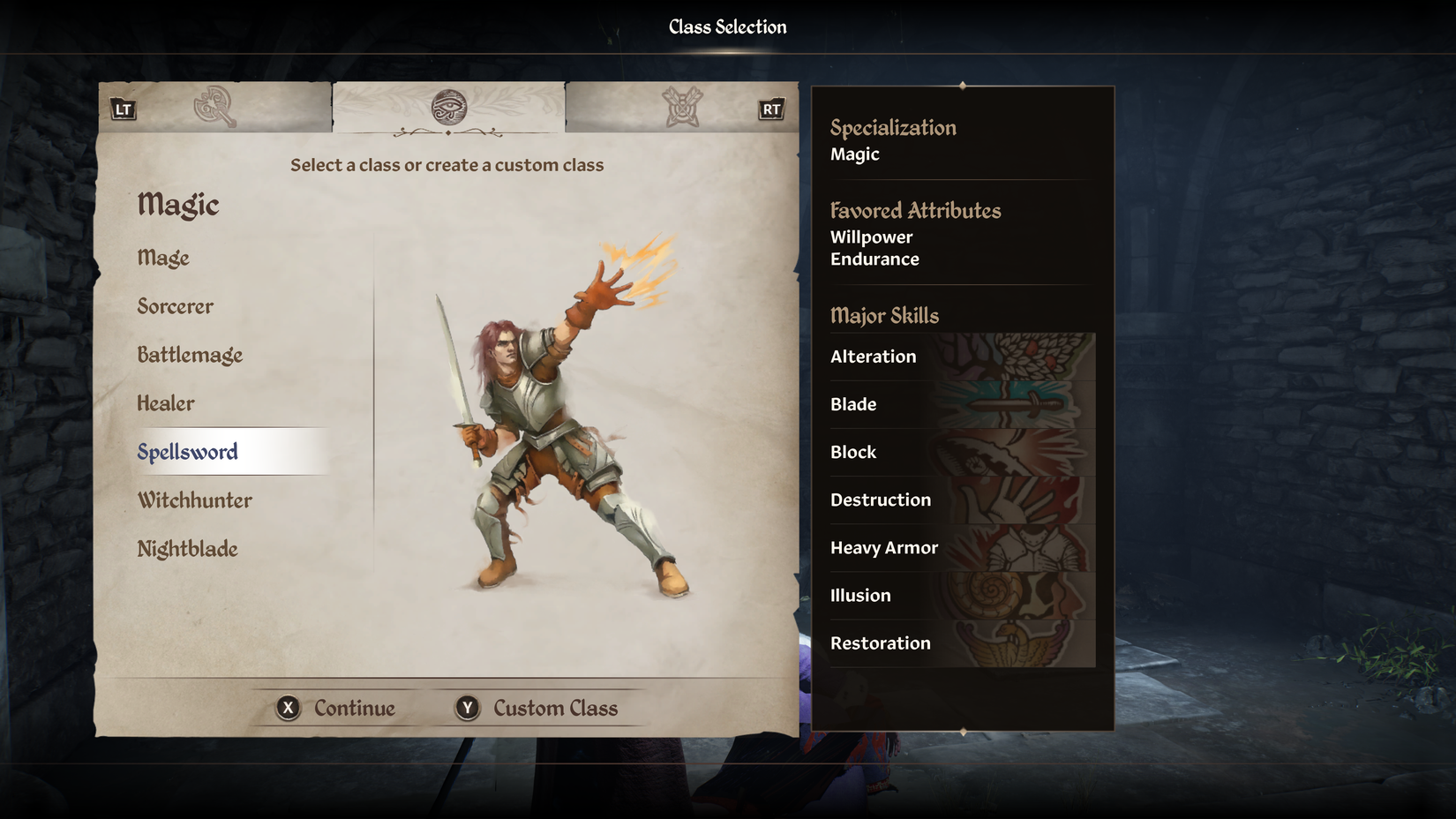Viewport: 1456px width, 819px height.
Task: Click the Heavy Armor skill row
Action: click(x=962, y=547)
